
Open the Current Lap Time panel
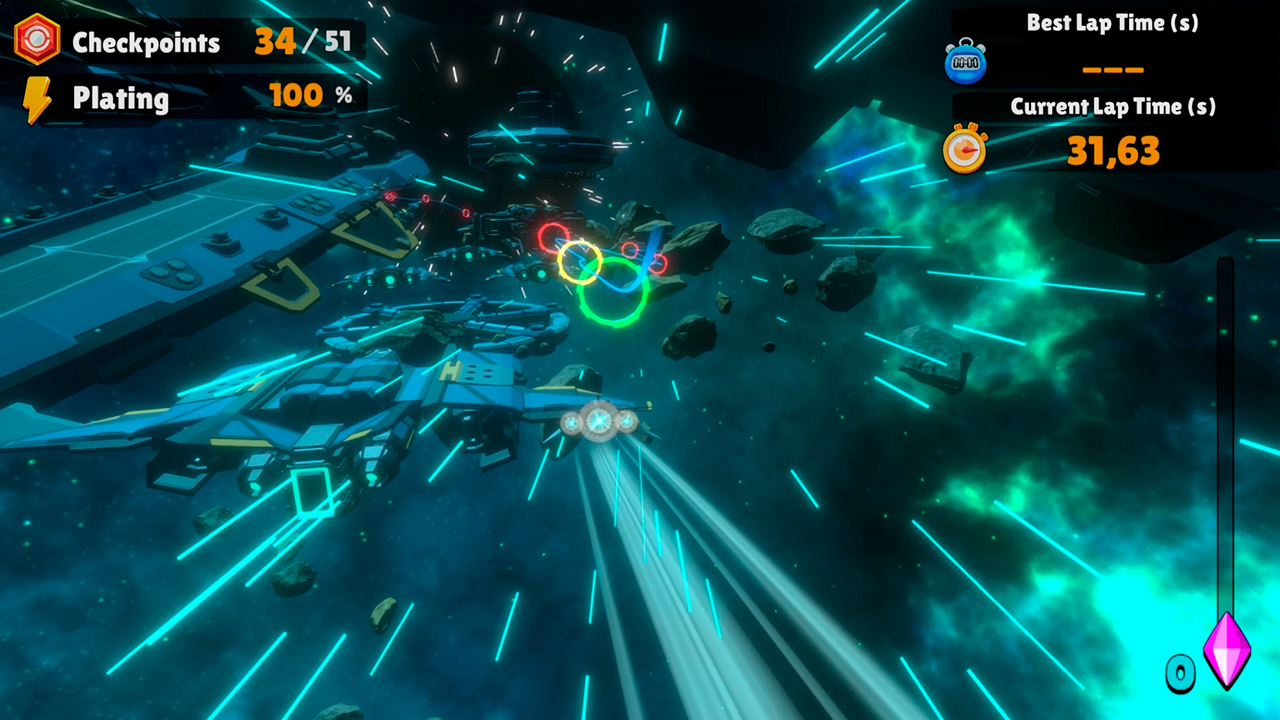click(1113, 107)
